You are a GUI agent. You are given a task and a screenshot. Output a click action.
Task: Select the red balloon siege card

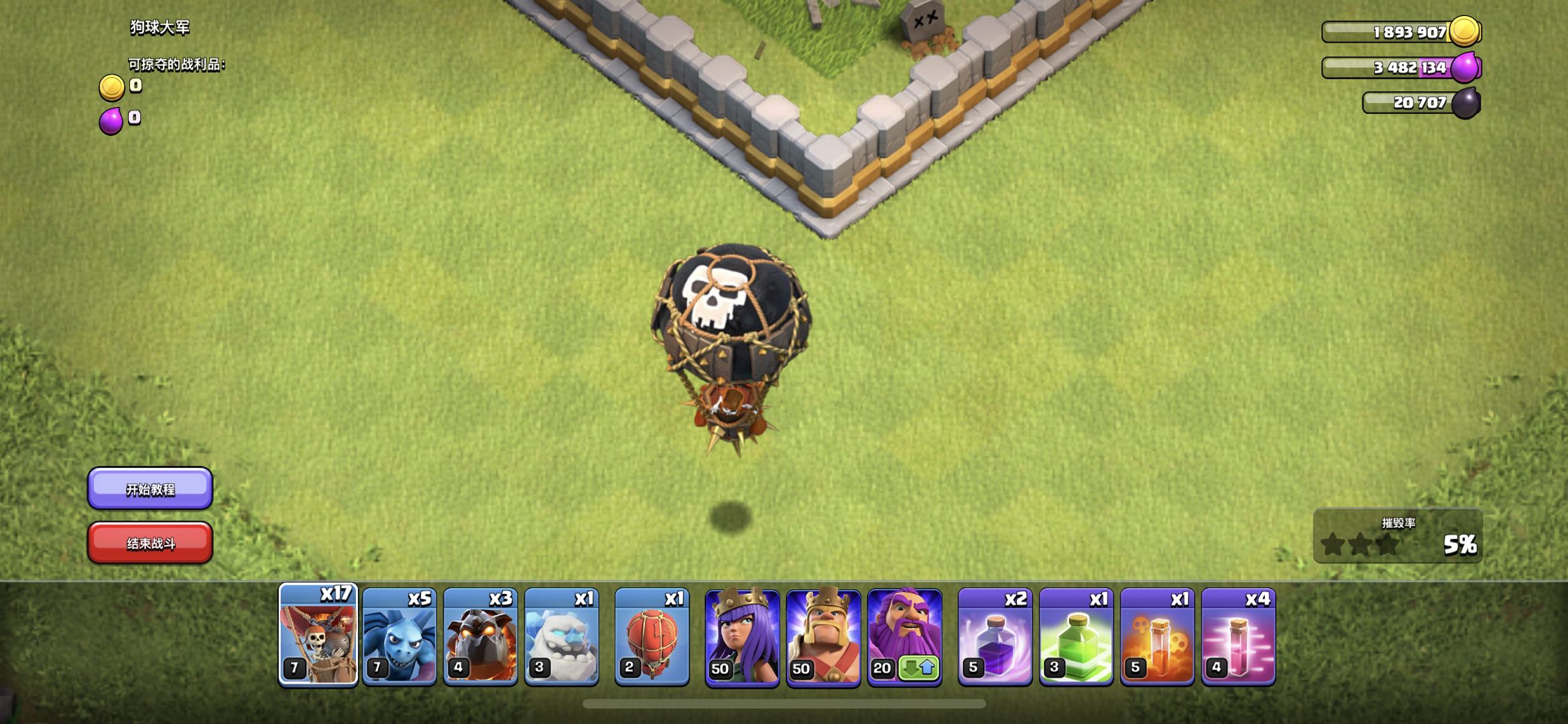coord(652,637)
